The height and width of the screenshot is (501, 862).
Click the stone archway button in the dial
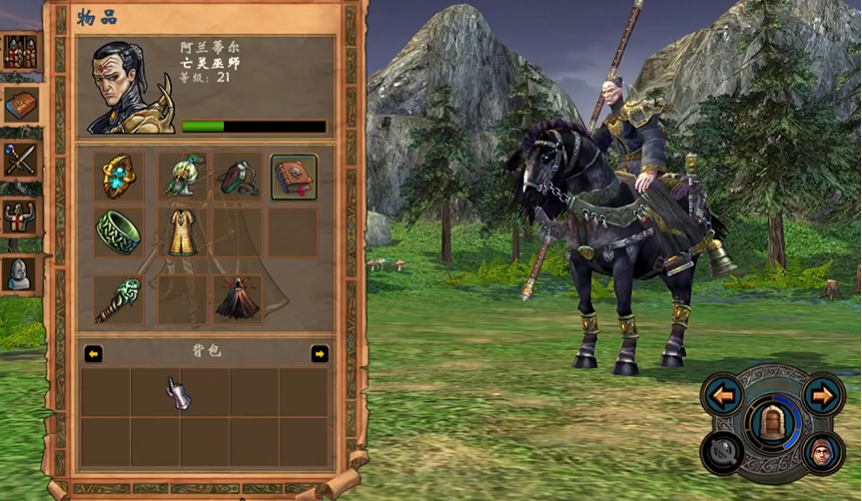(771, 422)
